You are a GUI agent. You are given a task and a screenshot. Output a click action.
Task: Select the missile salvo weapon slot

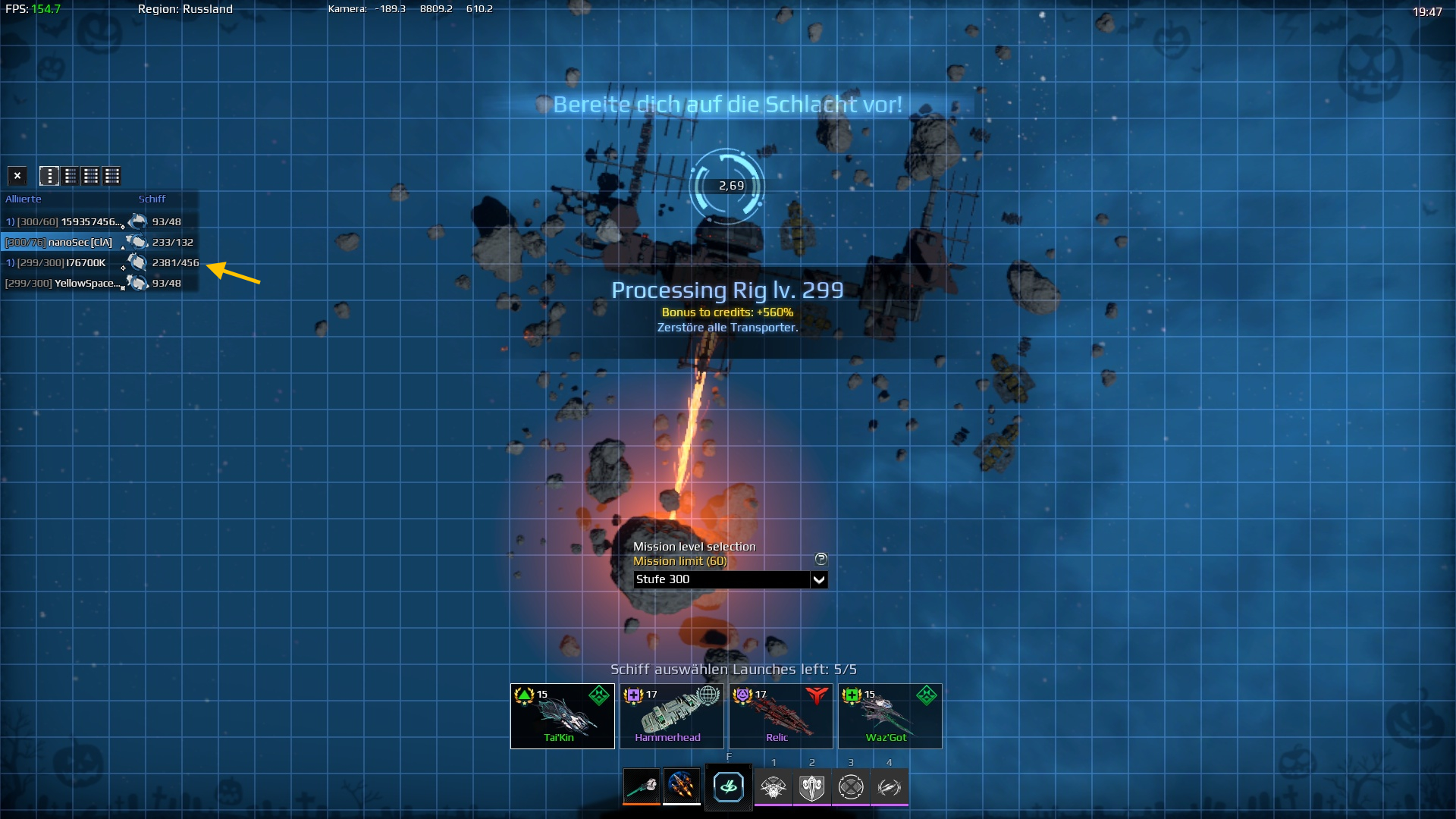point(681,786)
